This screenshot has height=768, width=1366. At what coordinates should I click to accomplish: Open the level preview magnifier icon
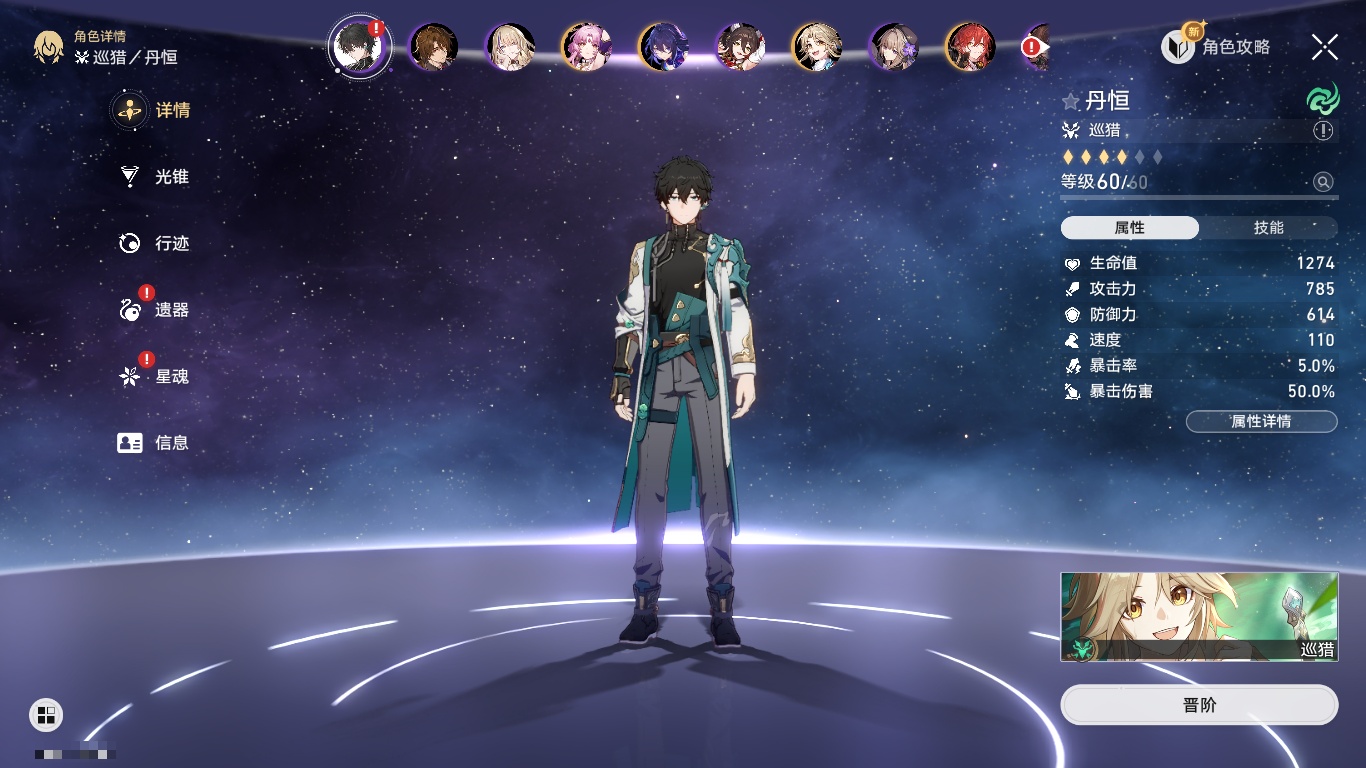(x=1323, y=182)
